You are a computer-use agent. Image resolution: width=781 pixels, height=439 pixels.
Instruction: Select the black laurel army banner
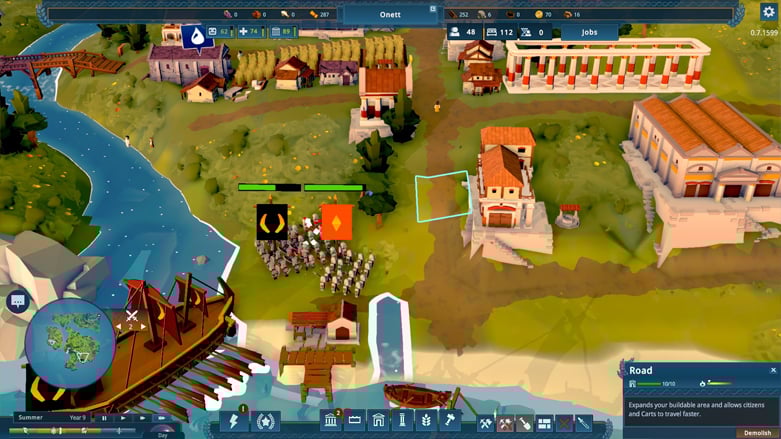271,221
